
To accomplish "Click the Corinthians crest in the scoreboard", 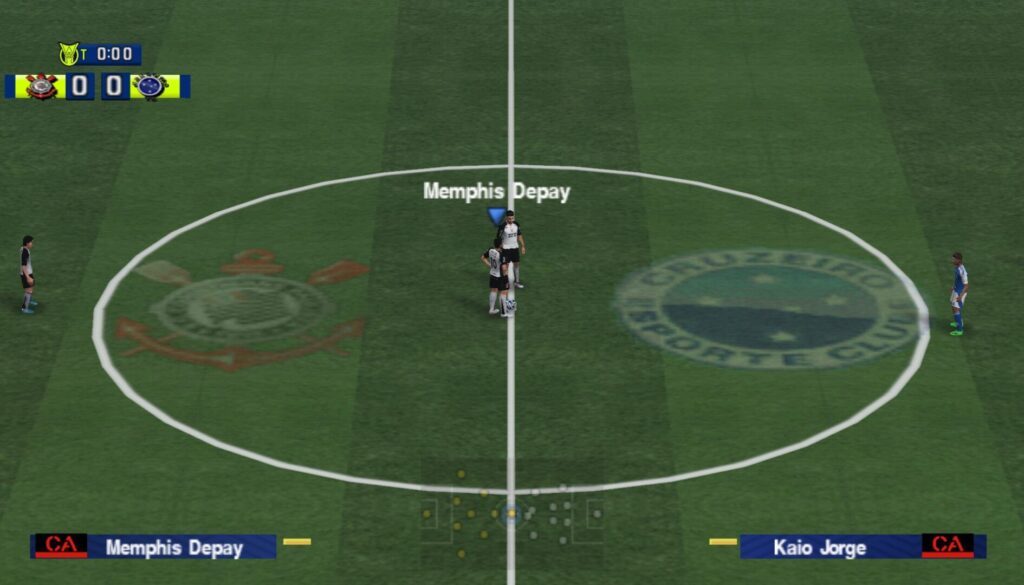I will [42, 87].
